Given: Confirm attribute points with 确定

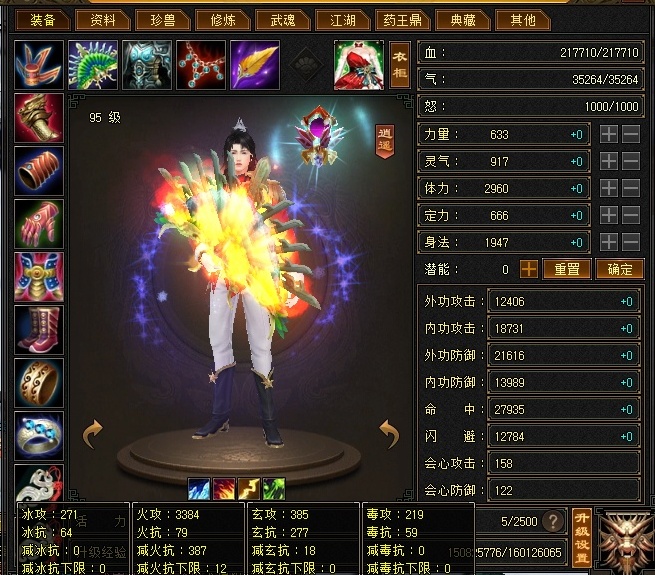Looking at the screenshot, I should (619, 269).
